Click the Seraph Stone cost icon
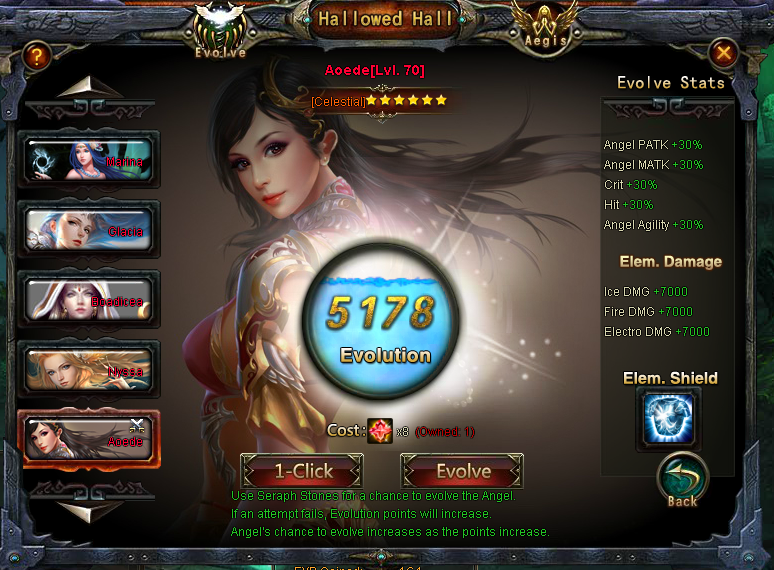 pos(380,431)
